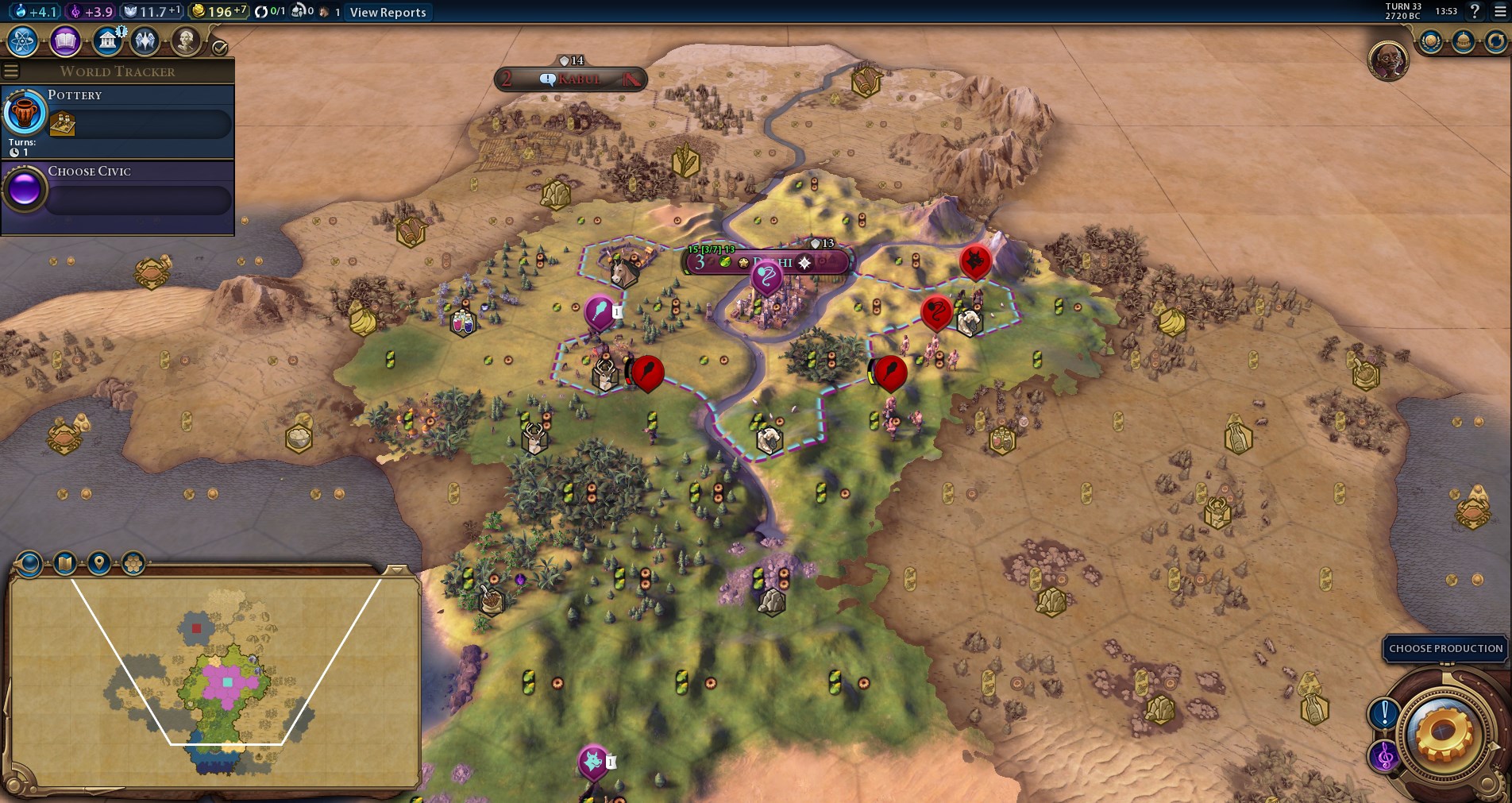
Task: Toggle the World Tracker hamburger menu
Action: pos(11,71)
